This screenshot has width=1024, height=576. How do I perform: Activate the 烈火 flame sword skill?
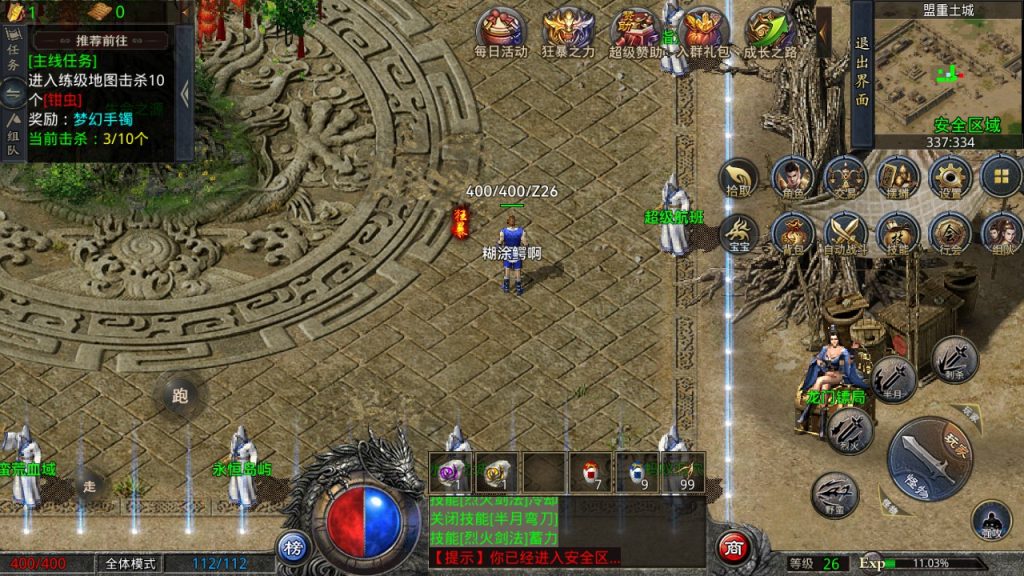[x=851, y=431]
